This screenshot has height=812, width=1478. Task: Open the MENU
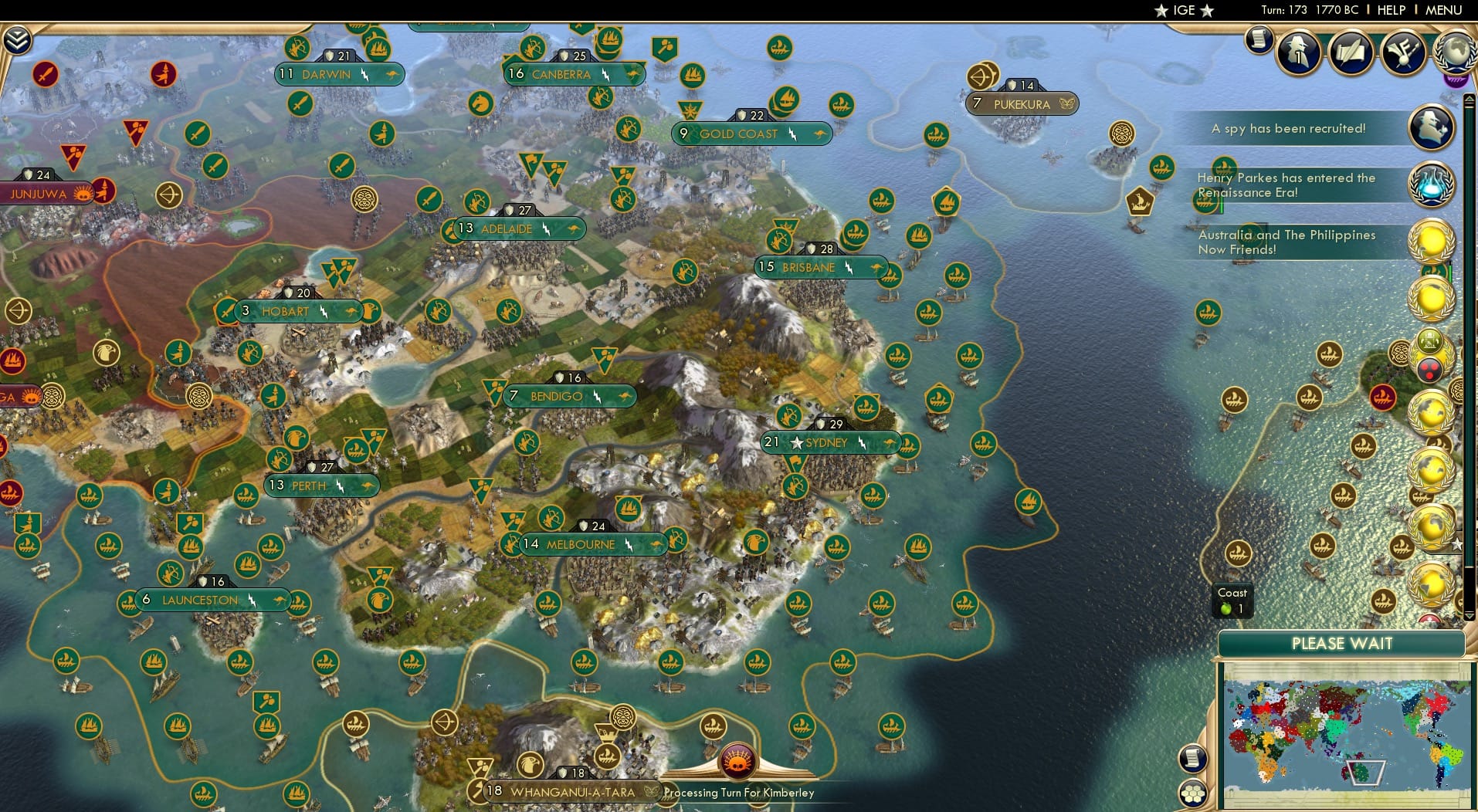pyautogui.click(x=1446, y=10)
